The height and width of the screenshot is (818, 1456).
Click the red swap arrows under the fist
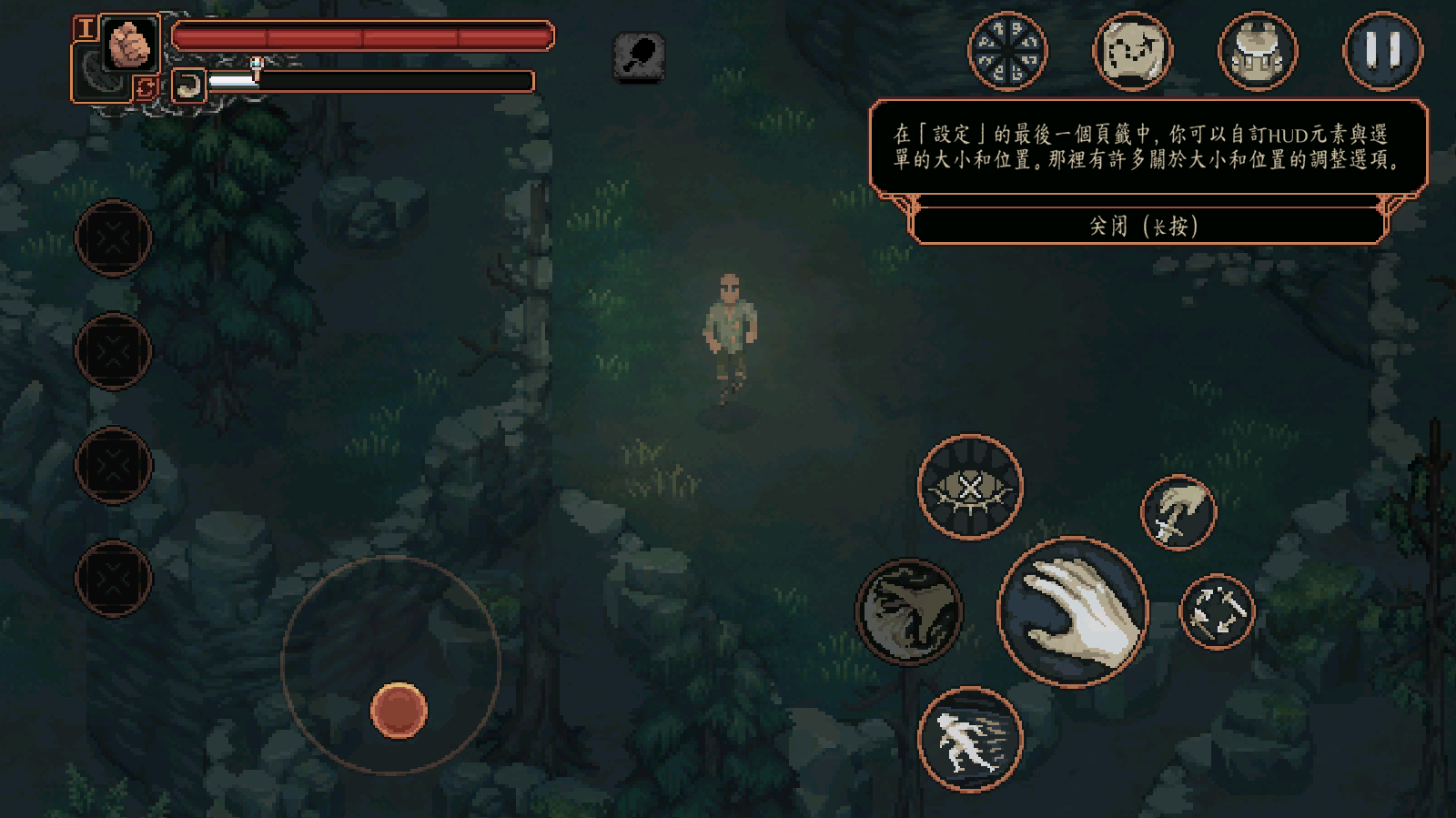146,87
